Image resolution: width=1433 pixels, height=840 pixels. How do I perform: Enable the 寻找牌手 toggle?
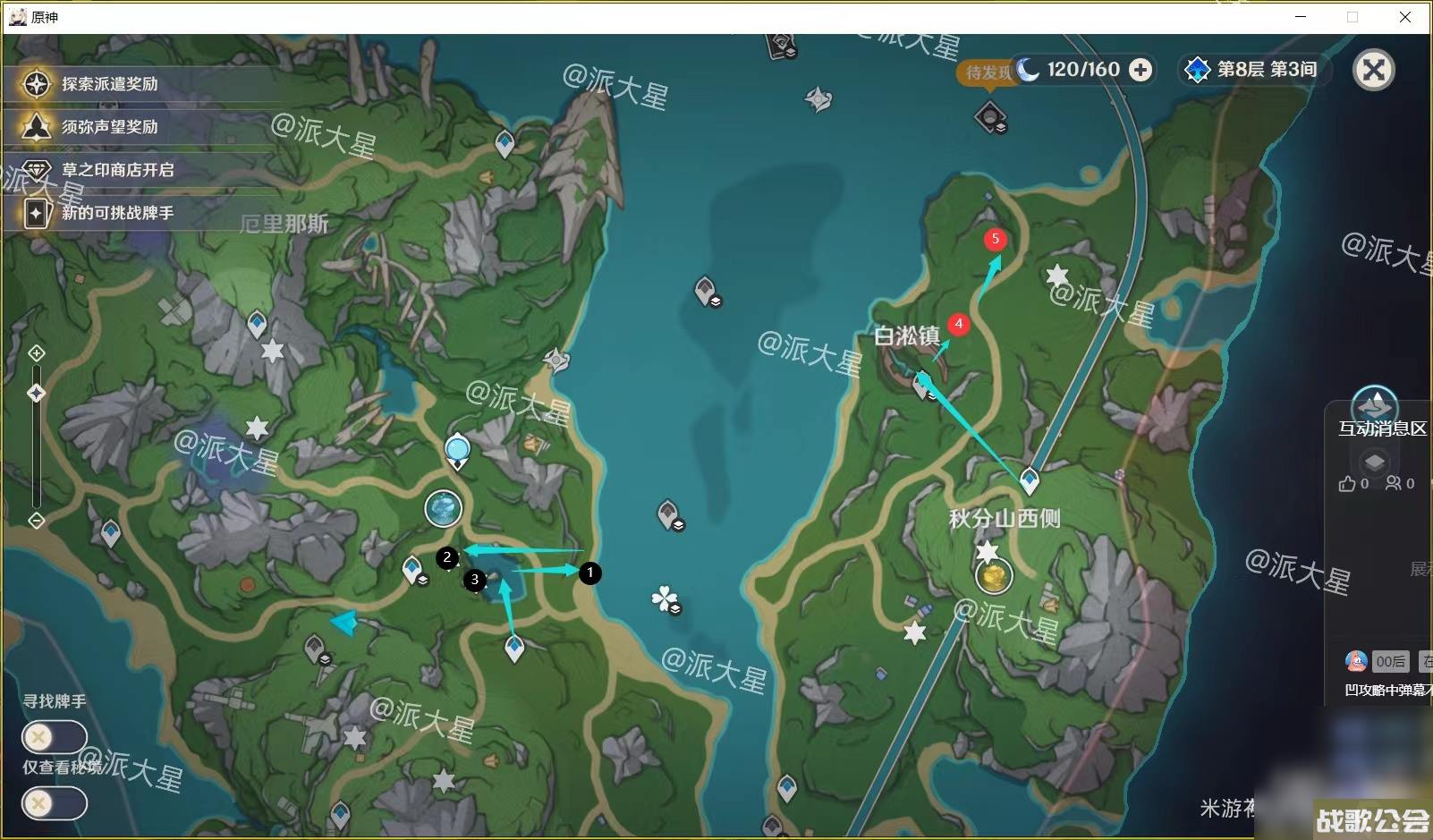pyautogui.click(x=54, y=736)
